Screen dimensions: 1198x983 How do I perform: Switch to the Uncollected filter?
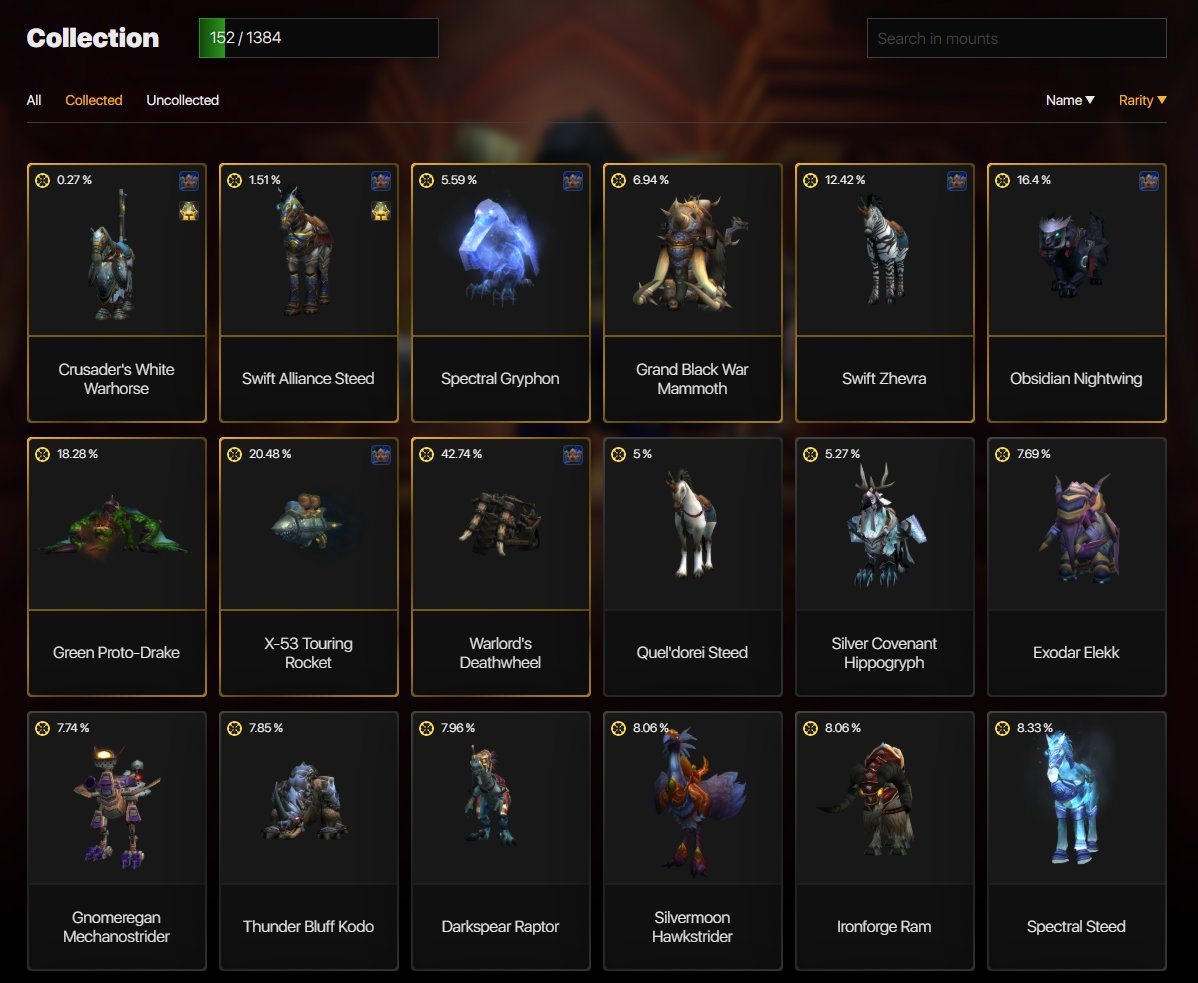(x=182, y=100)
